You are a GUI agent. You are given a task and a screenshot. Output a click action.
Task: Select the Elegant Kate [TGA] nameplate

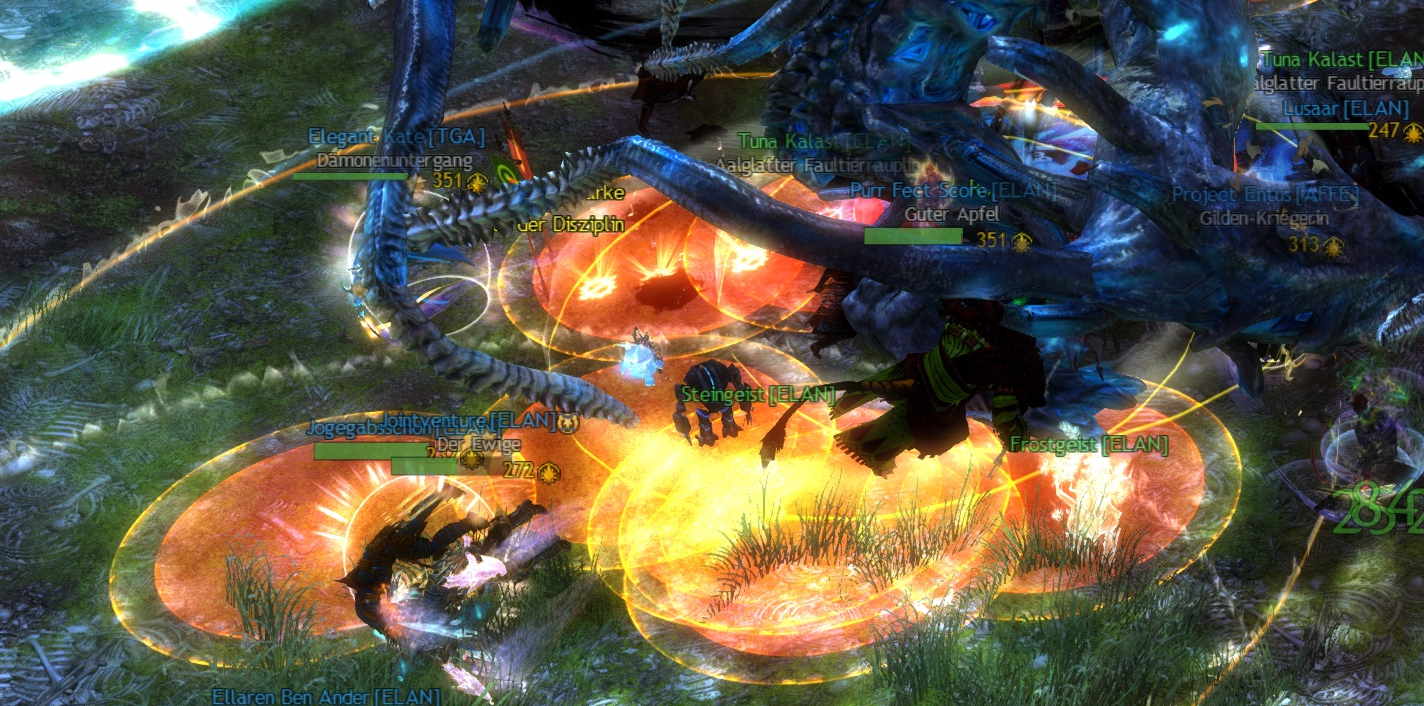pos(396,137)
